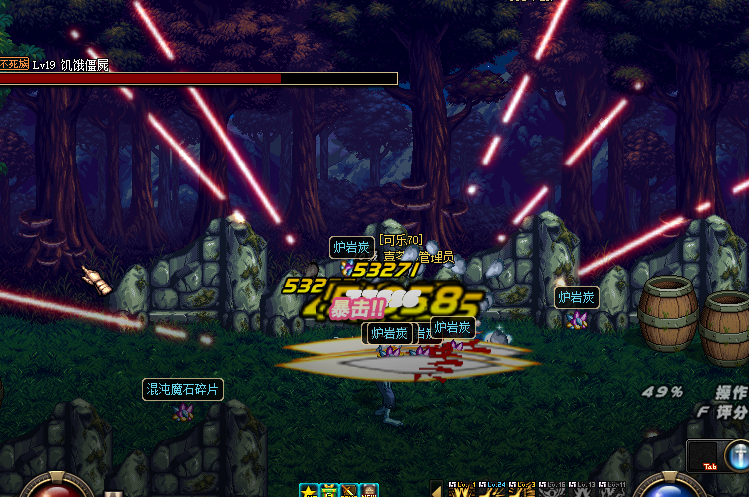Activate the Lv.1 skill slot
The width and height of the screenshot is (749, 497).
463,490
